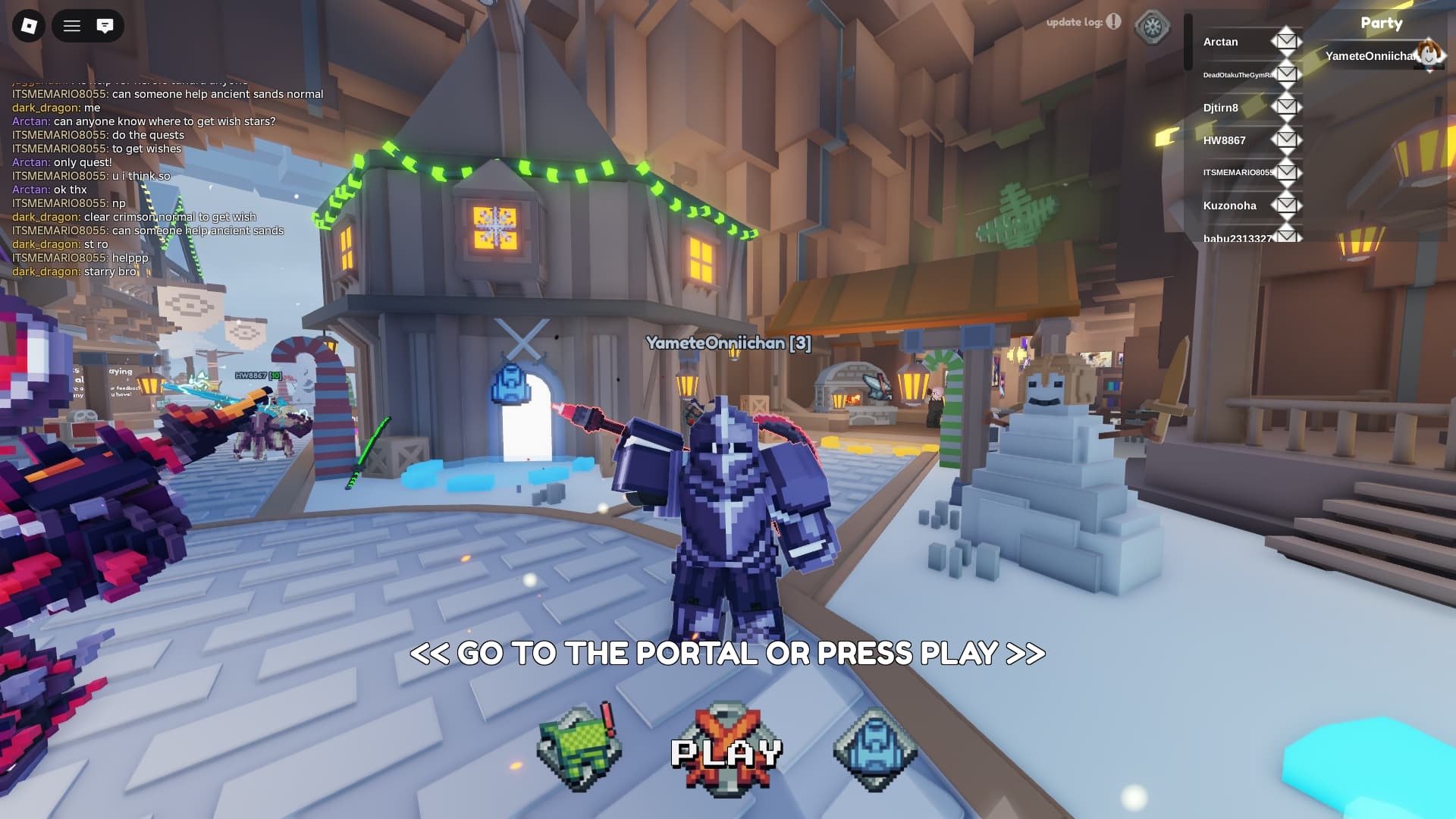Open the hamburger navigation menu
The height and width of the screenshot is (819, 1456).
coord(72,25)
